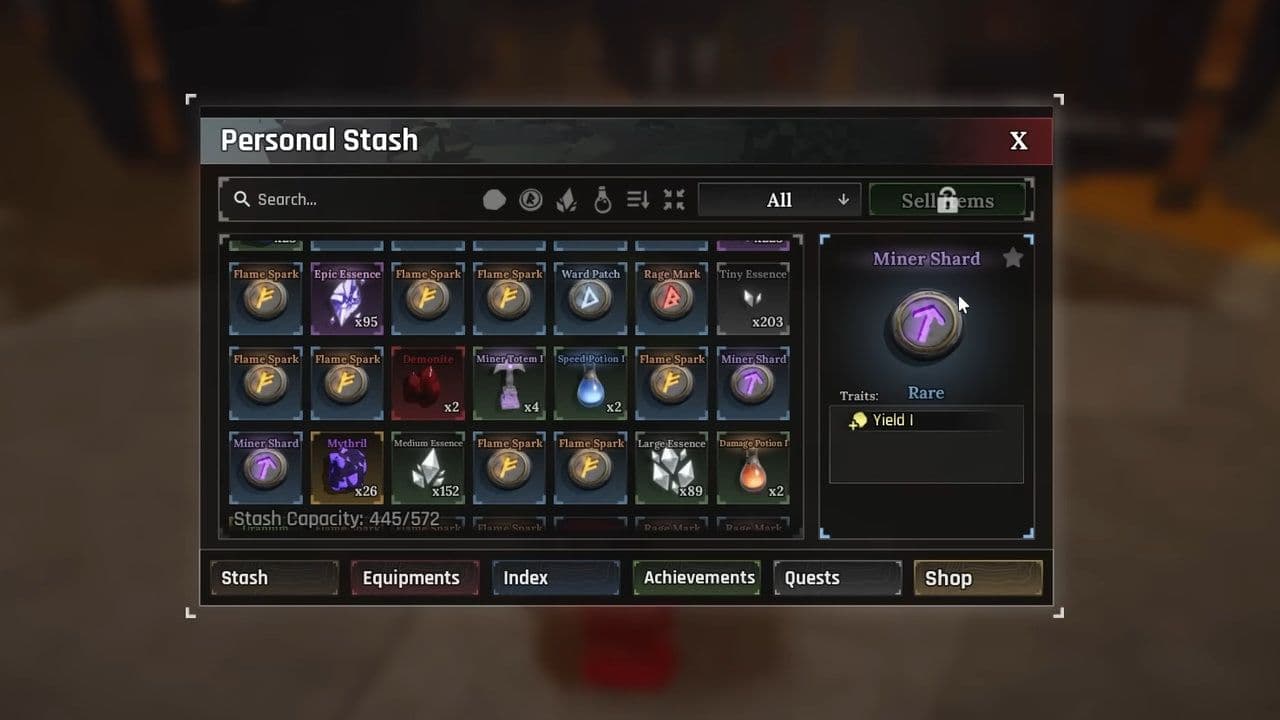The height and width of the screenshot is (720, 1280).
Task: Select the ore filter icon
Action: (x=495, y=199)
